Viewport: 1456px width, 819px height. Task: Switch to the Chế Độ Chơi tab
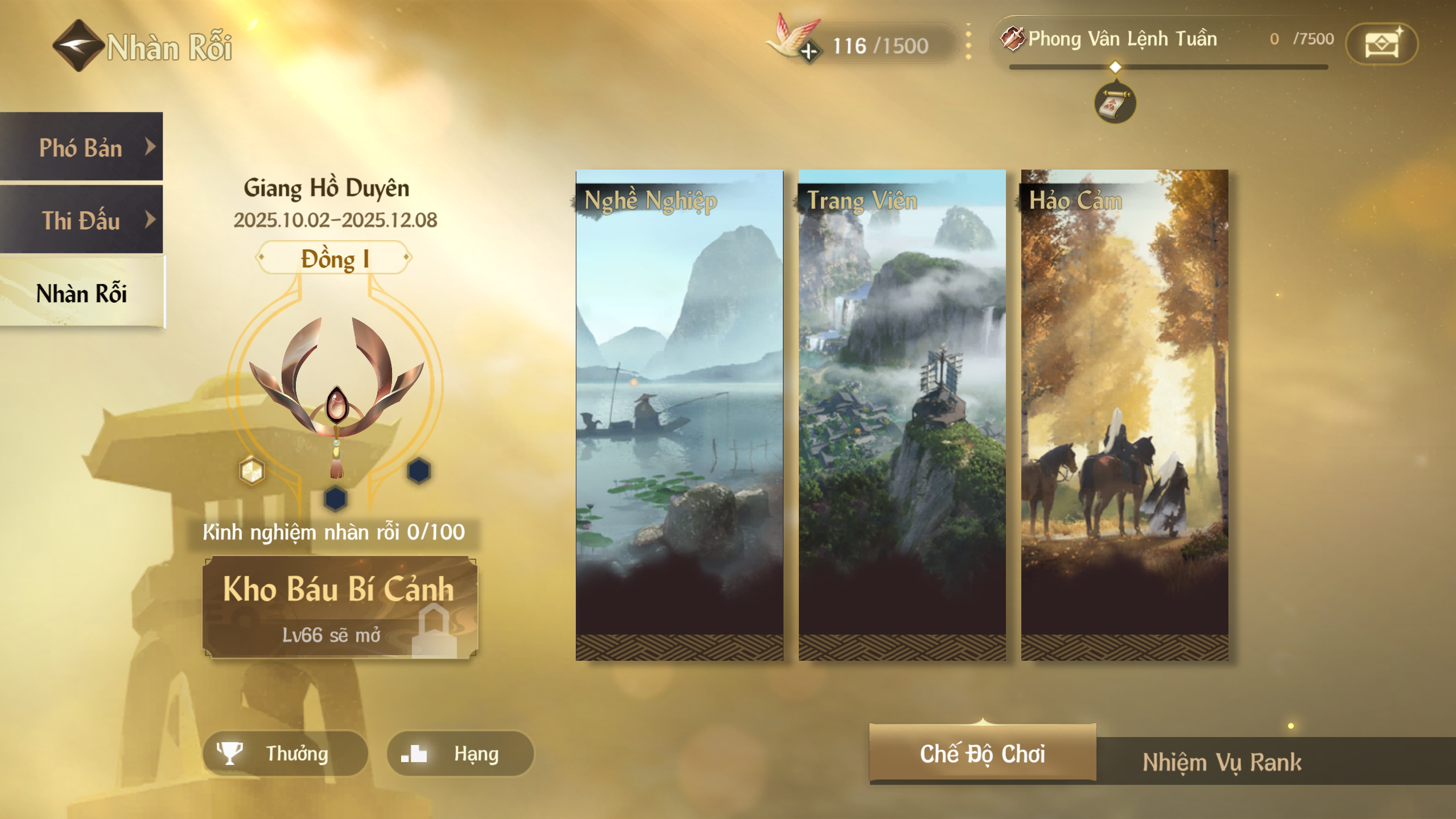pos(982,753)
